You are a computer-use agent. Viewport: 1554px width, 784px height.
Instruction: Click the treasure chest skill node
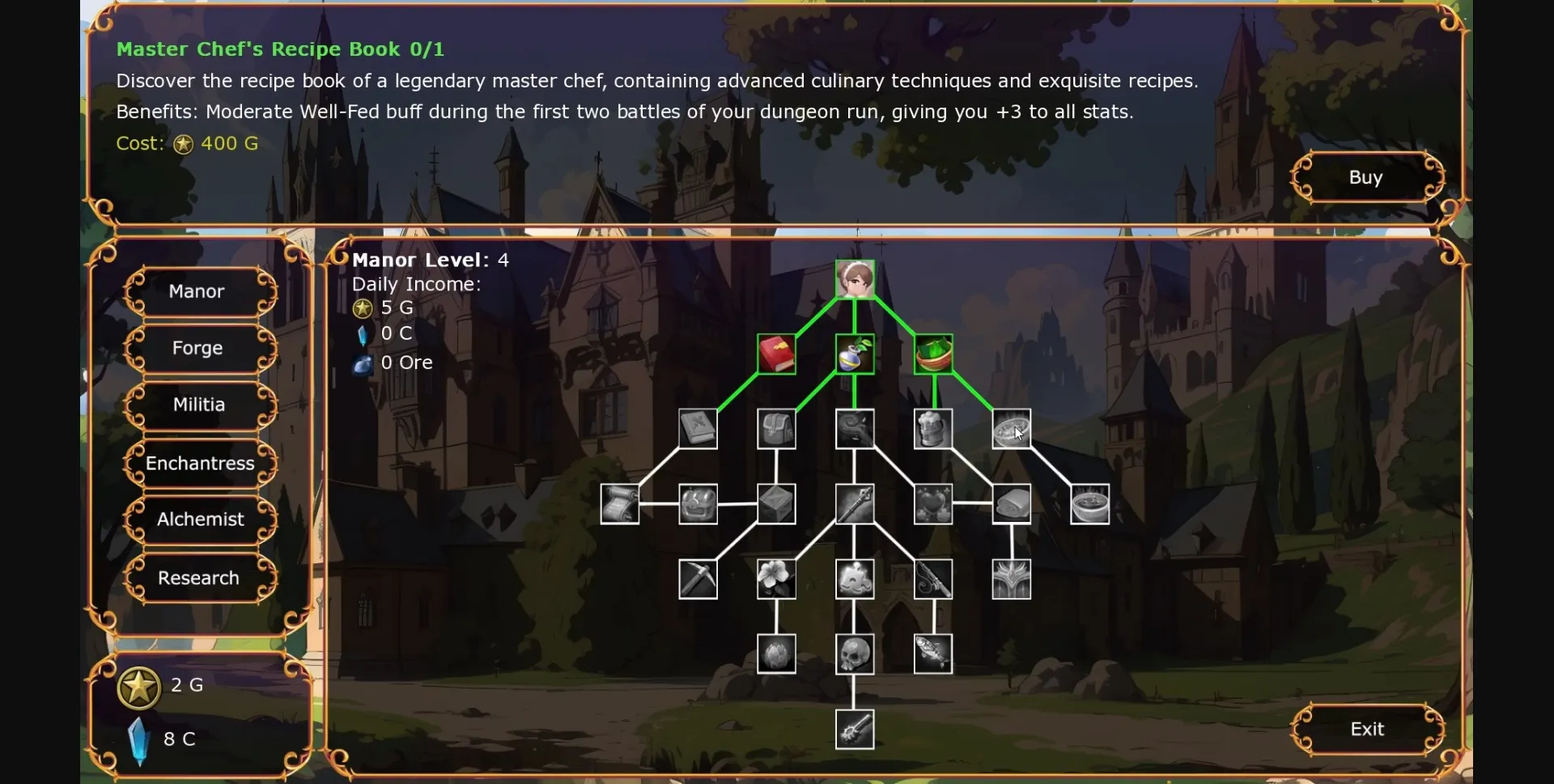click(698, 503)
